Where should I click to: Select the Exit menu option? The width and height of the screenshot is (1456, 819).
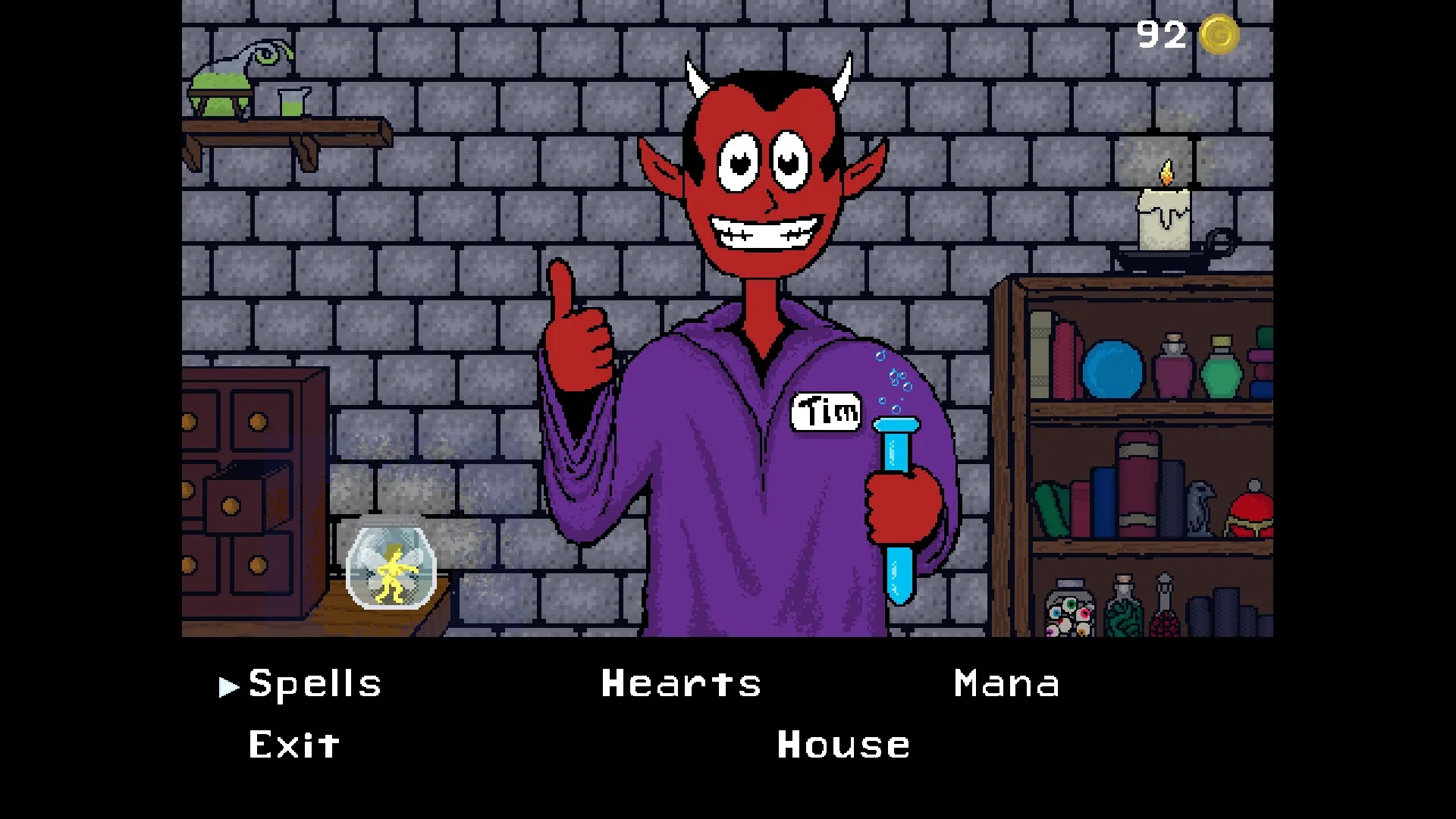[x=292, y=744]
